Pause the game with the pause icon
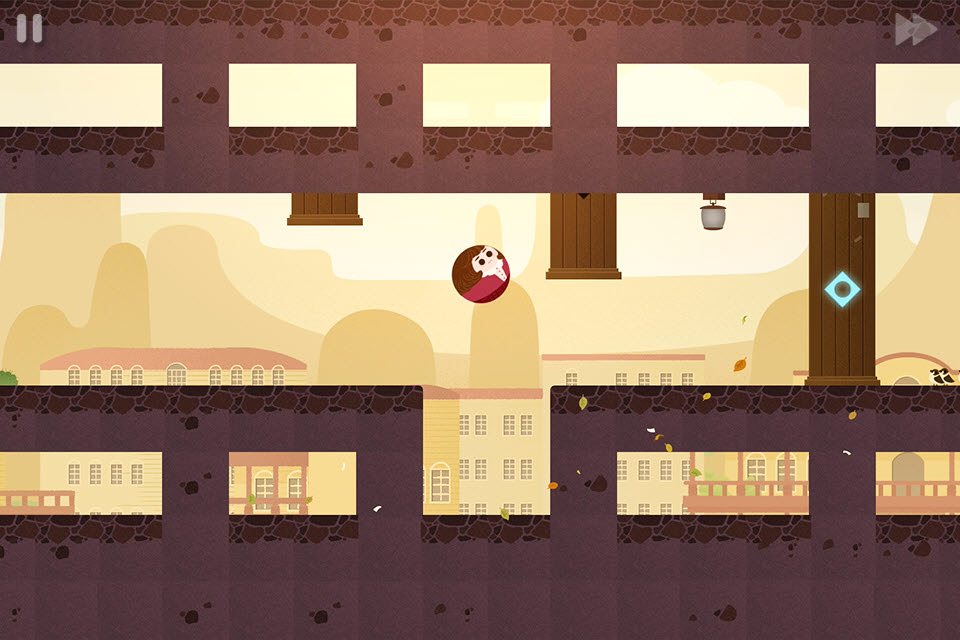The width and height of the screenshot is (960, 640). pyautogui.click(x=29, y=29)
